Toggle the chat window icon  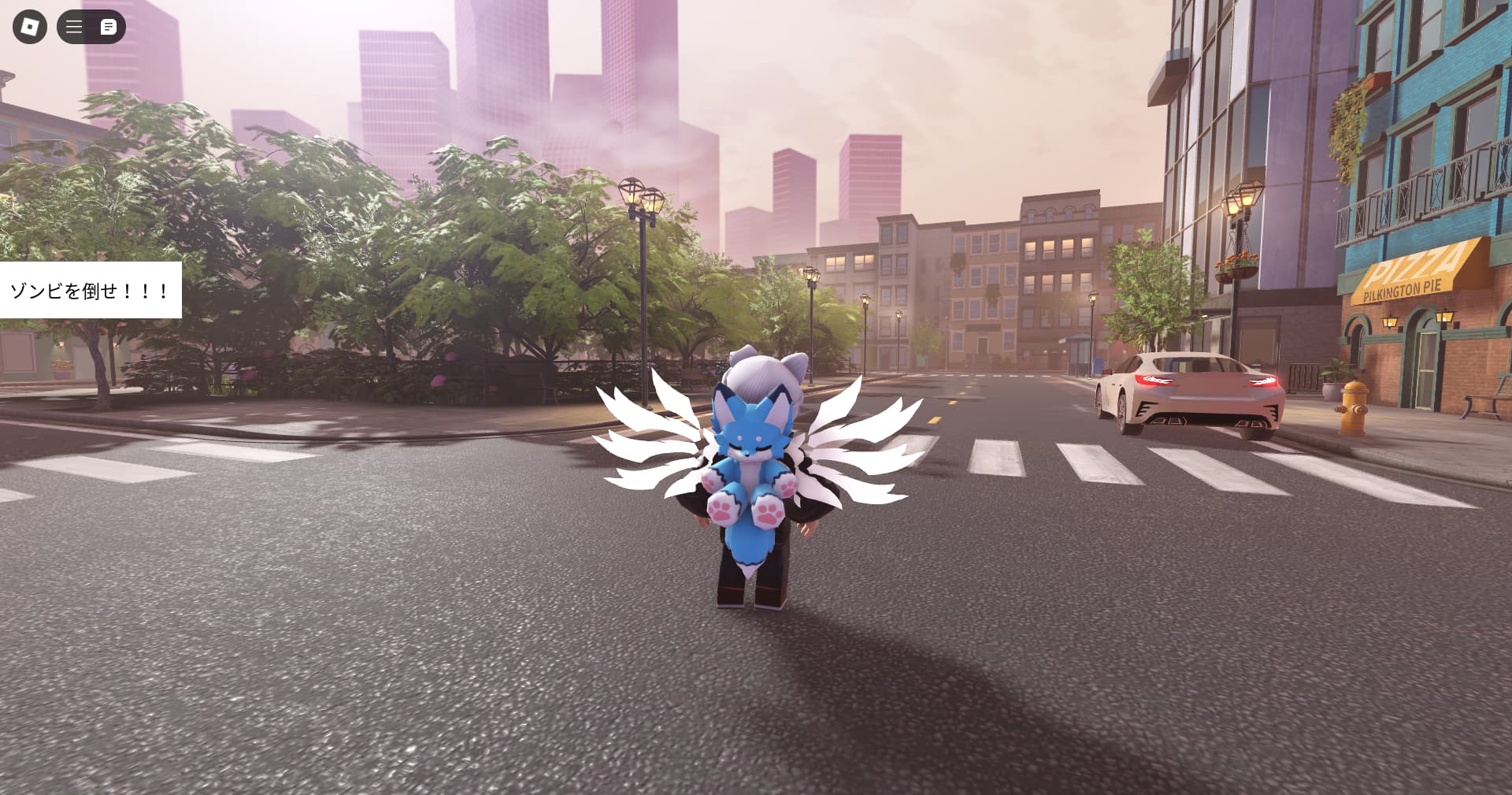point(109,27)
